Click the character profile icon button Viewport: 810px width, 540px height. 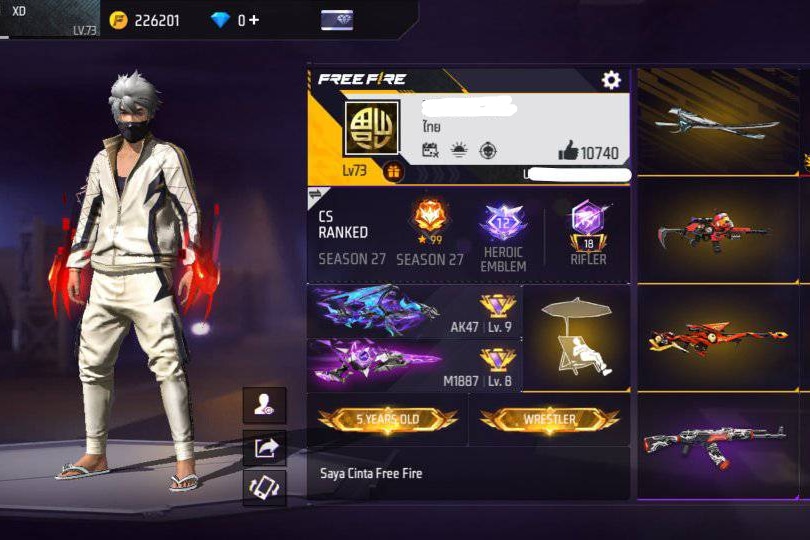264,405
